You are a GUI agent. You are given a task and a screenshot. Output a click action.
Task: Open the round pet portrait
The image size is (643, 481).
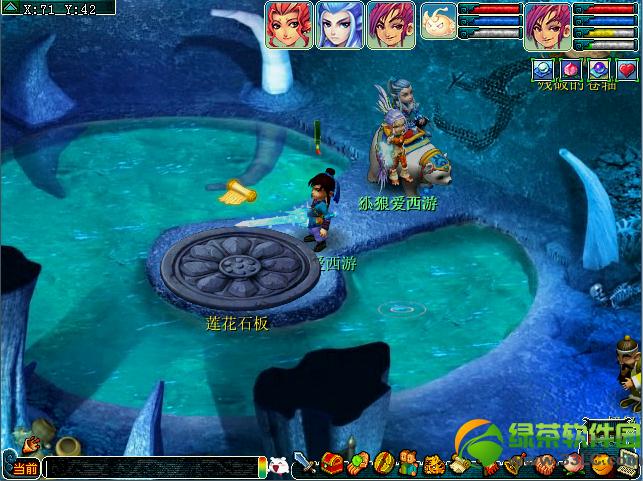(x=438, y=21)
